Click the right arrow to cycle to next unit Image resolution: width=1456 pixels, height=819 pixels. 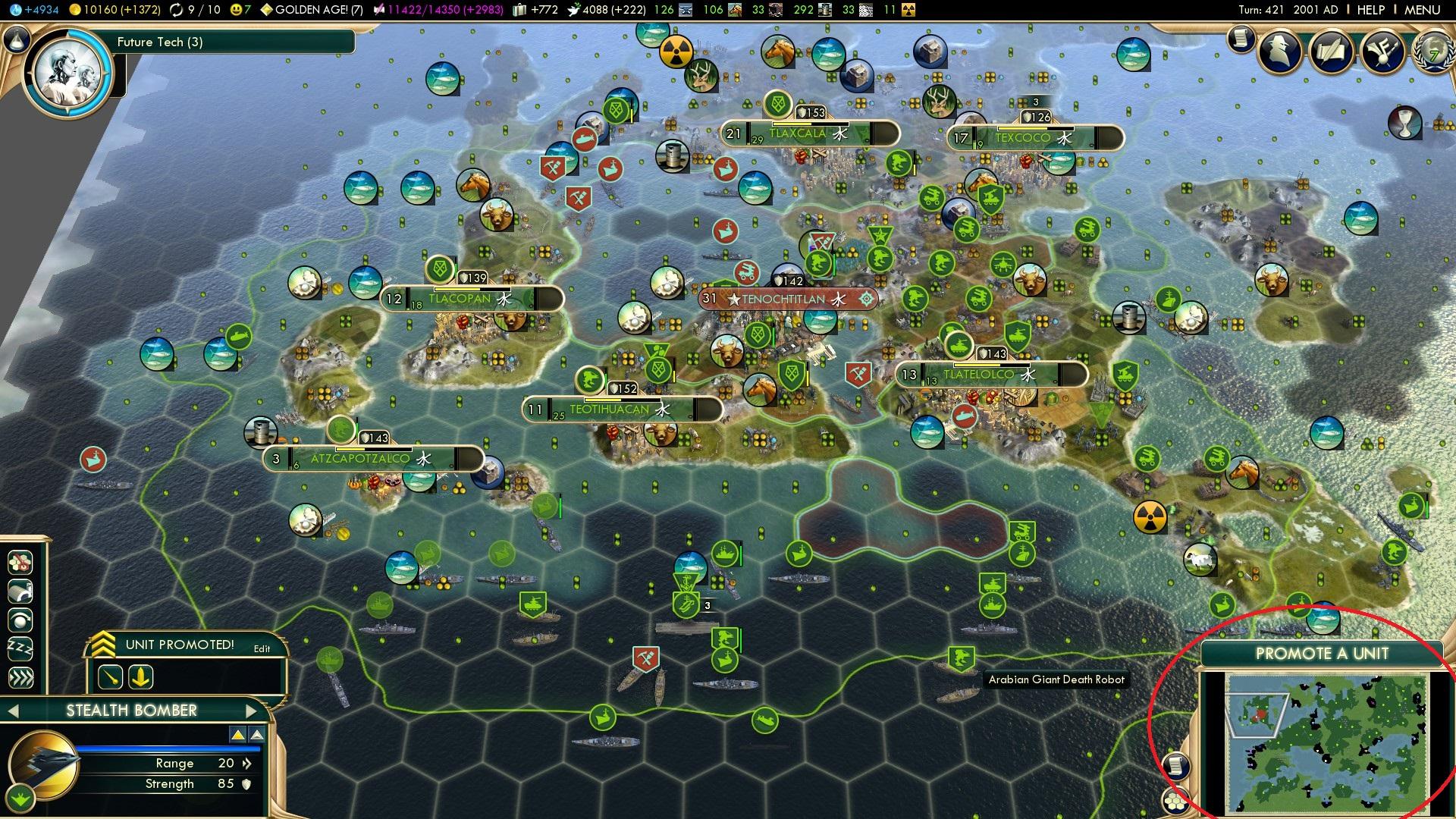tap(251, 711)
